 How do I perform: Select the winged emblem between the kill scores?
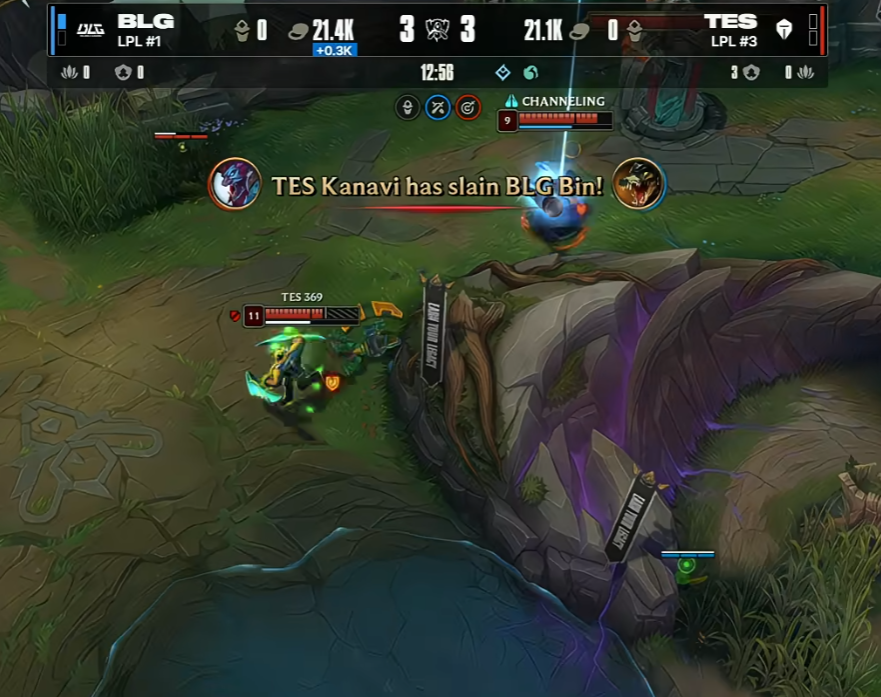437,30
